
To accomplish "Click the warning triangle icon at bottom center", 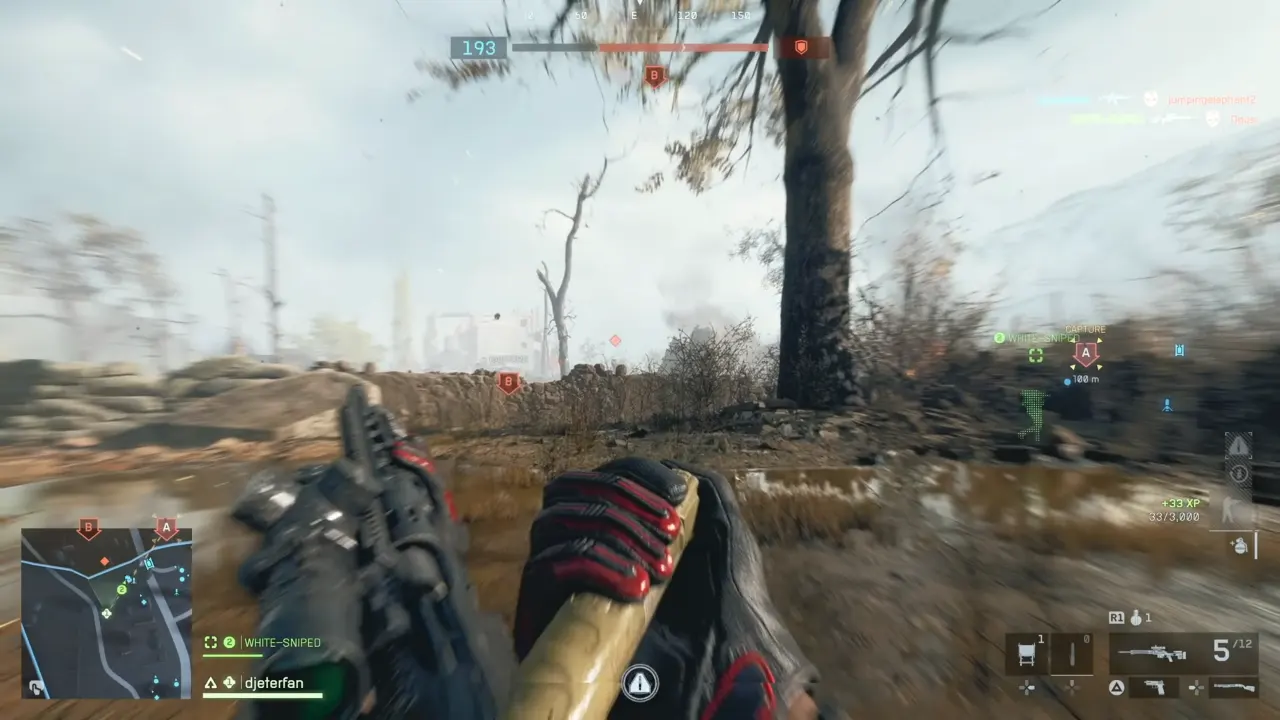I will tap(640, 683).
